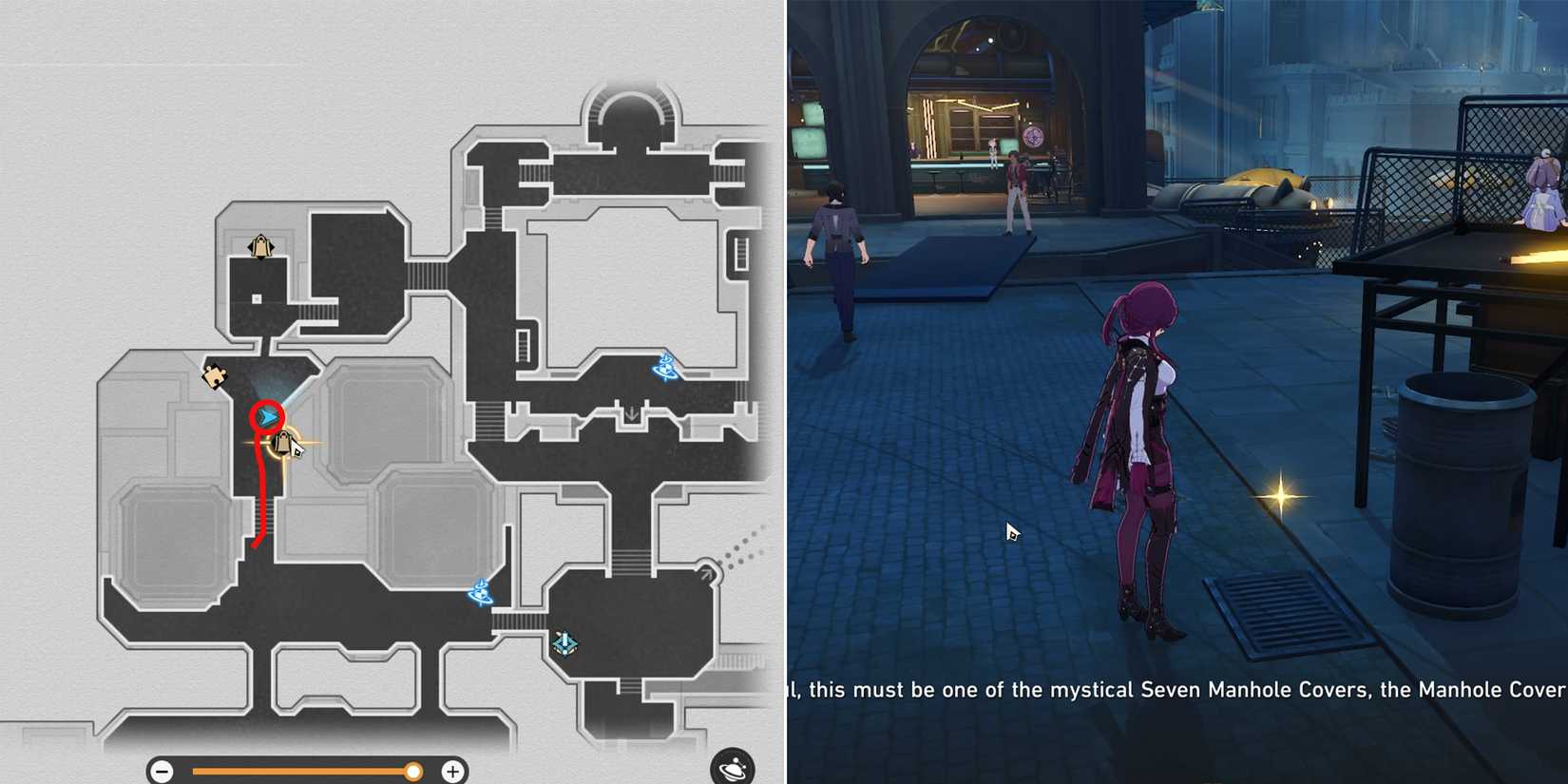This screenshot has width=1568, height=784.
Task: Select the blue teleport waypoint diamond icon
Action: click(564, 643)
